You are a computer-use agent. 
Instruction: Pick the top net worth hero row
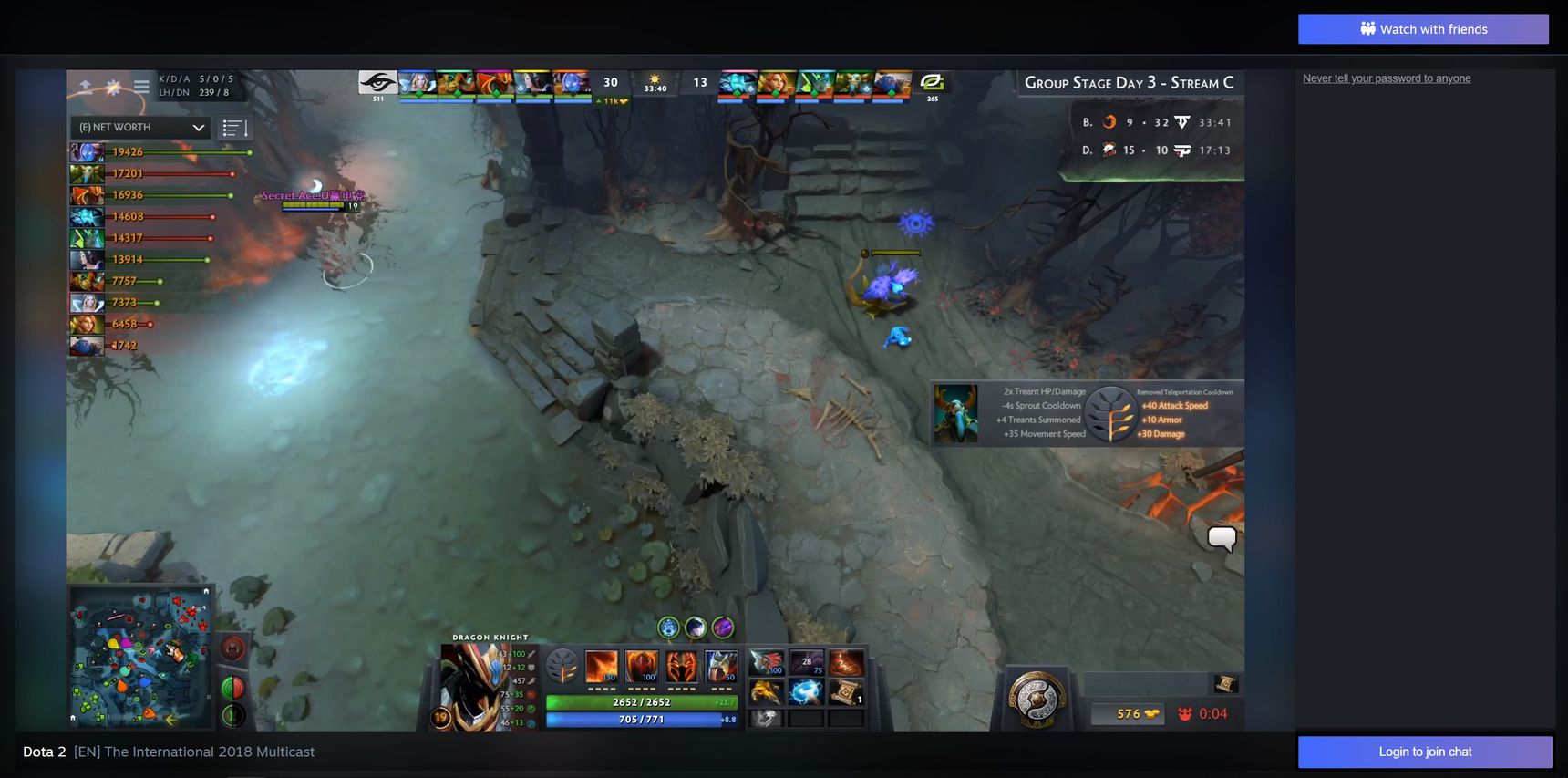coord(160,152)
